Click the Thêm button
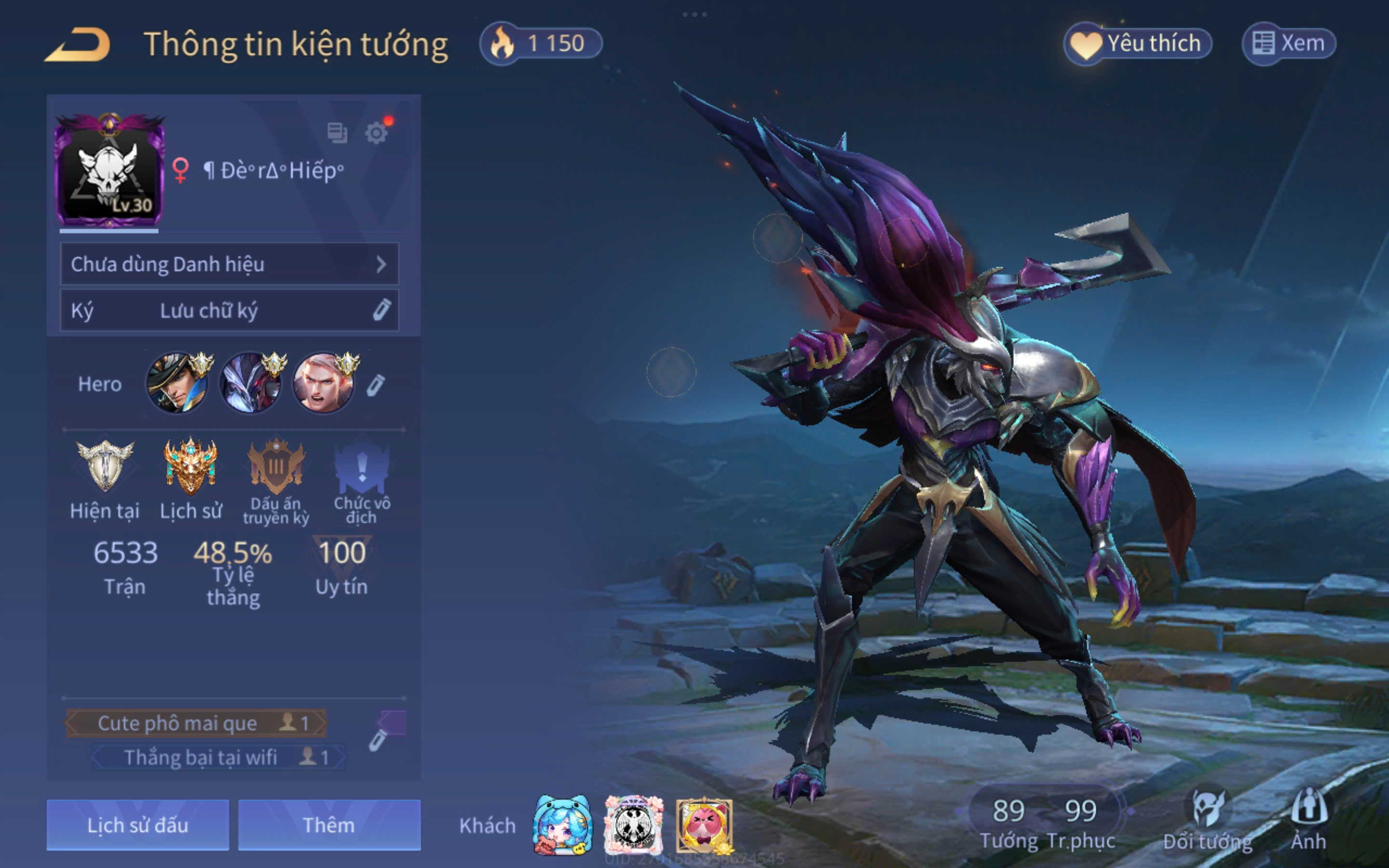This screenshot has height=868, width=1389. coord(329,825)
